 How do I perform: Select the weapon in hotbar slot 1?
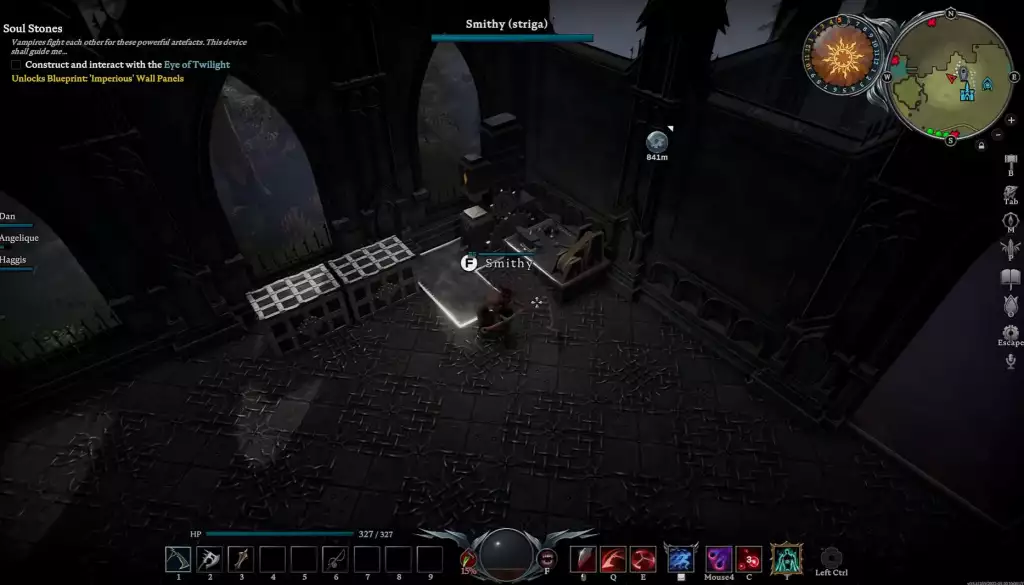pyautogui.click(x=178, y=559)
